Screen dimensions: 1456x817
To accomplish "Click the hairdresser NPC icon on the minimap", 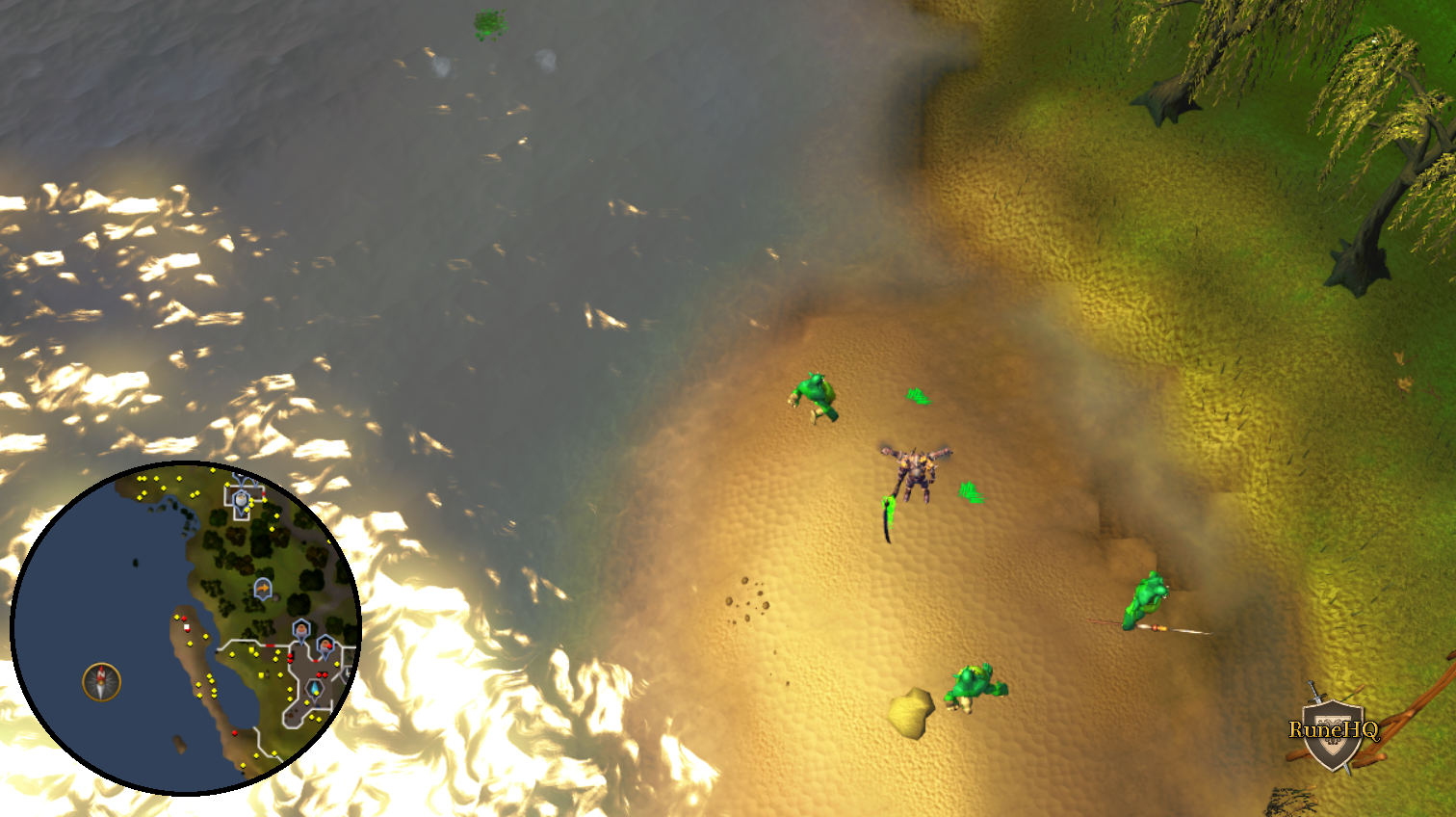I will tap(301, 629).
